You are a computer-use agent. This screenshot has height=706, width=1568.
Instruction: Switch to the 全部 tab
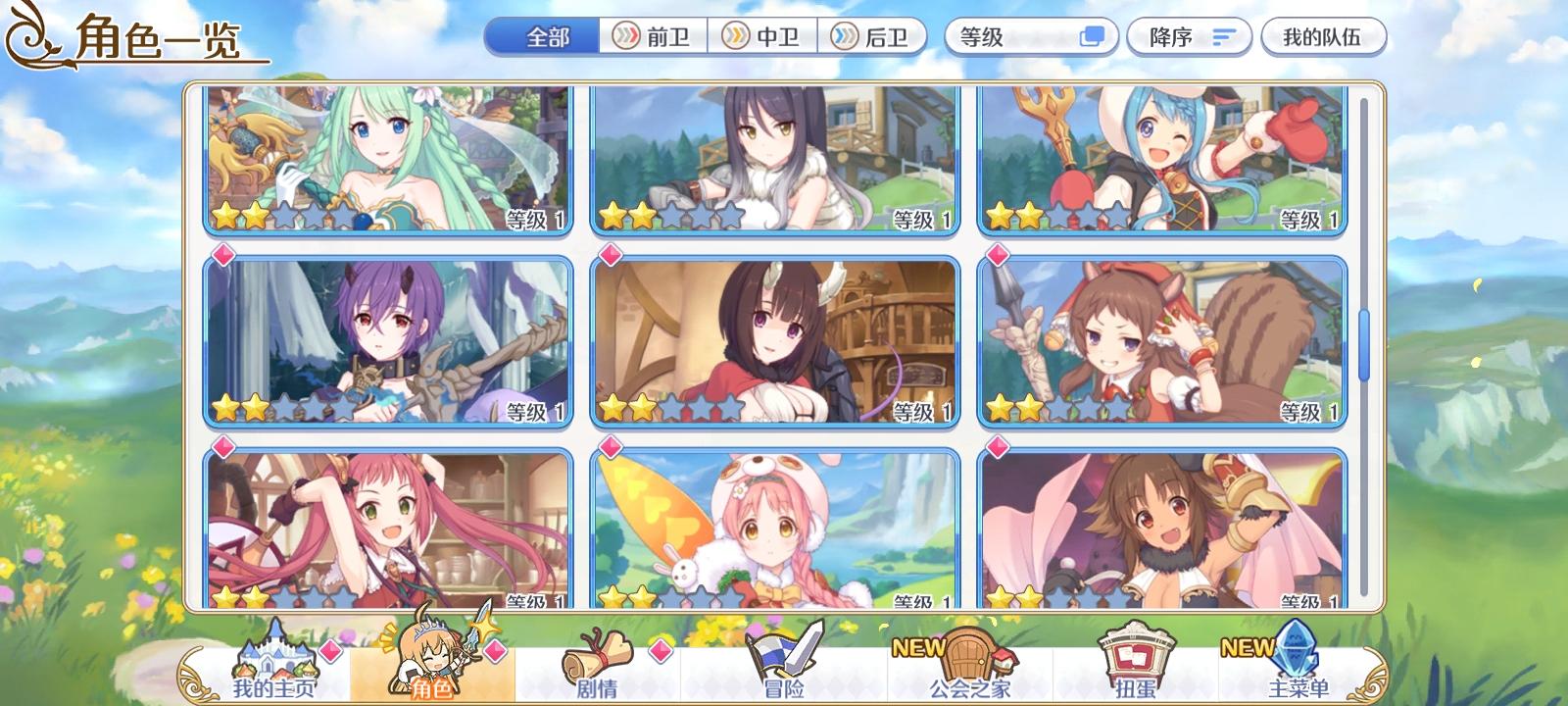tap(545, 35)
